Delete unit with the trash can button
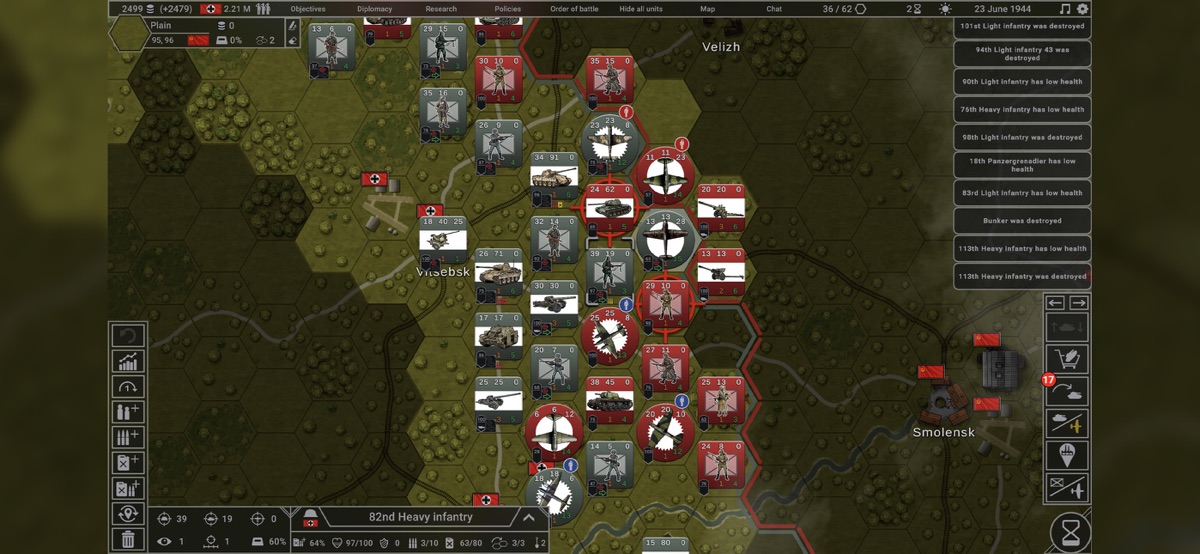 pos(129,540)
